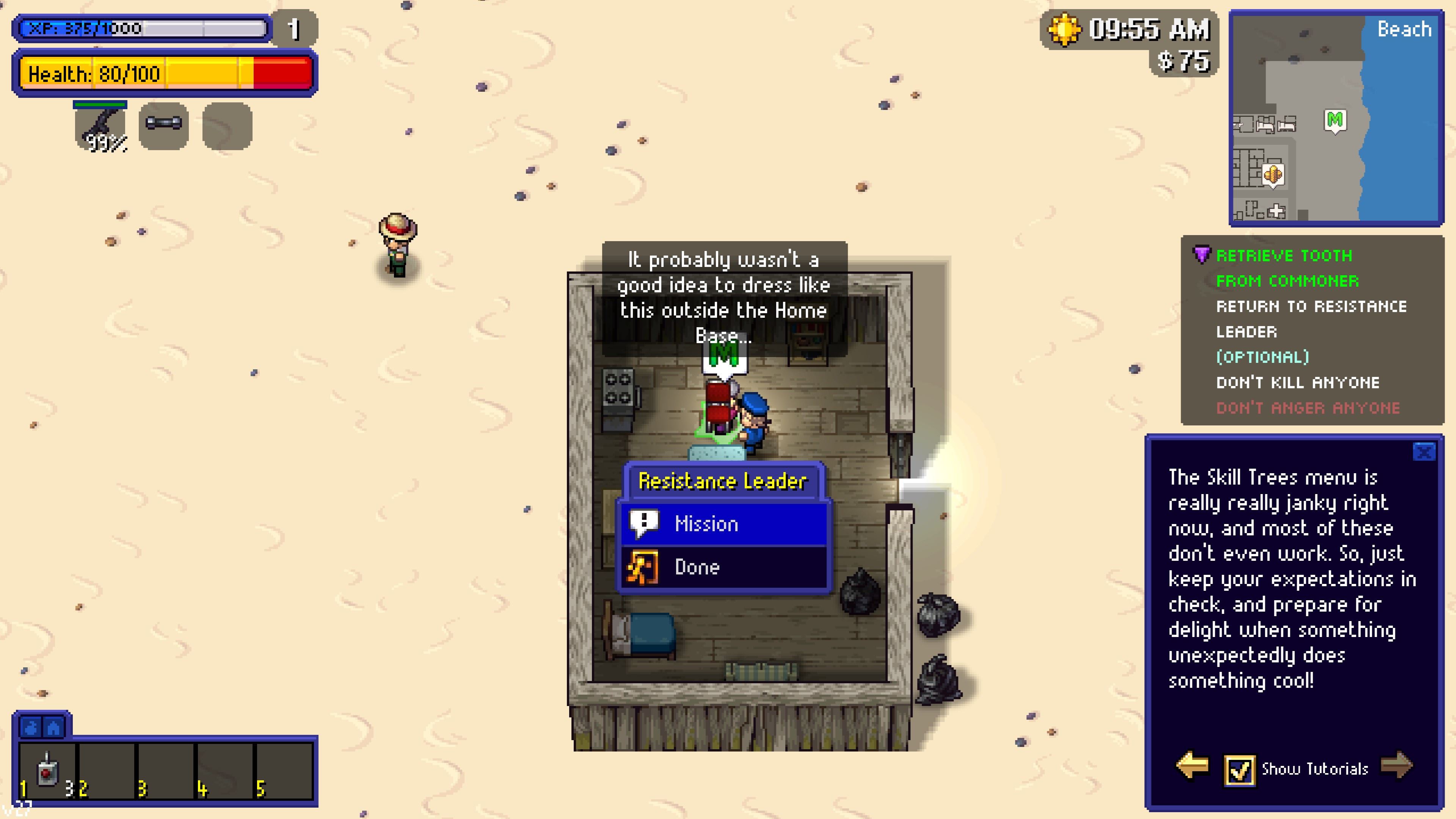Open the bag tab above the hotbar
1456x819 pixels.
click(31, 728)
